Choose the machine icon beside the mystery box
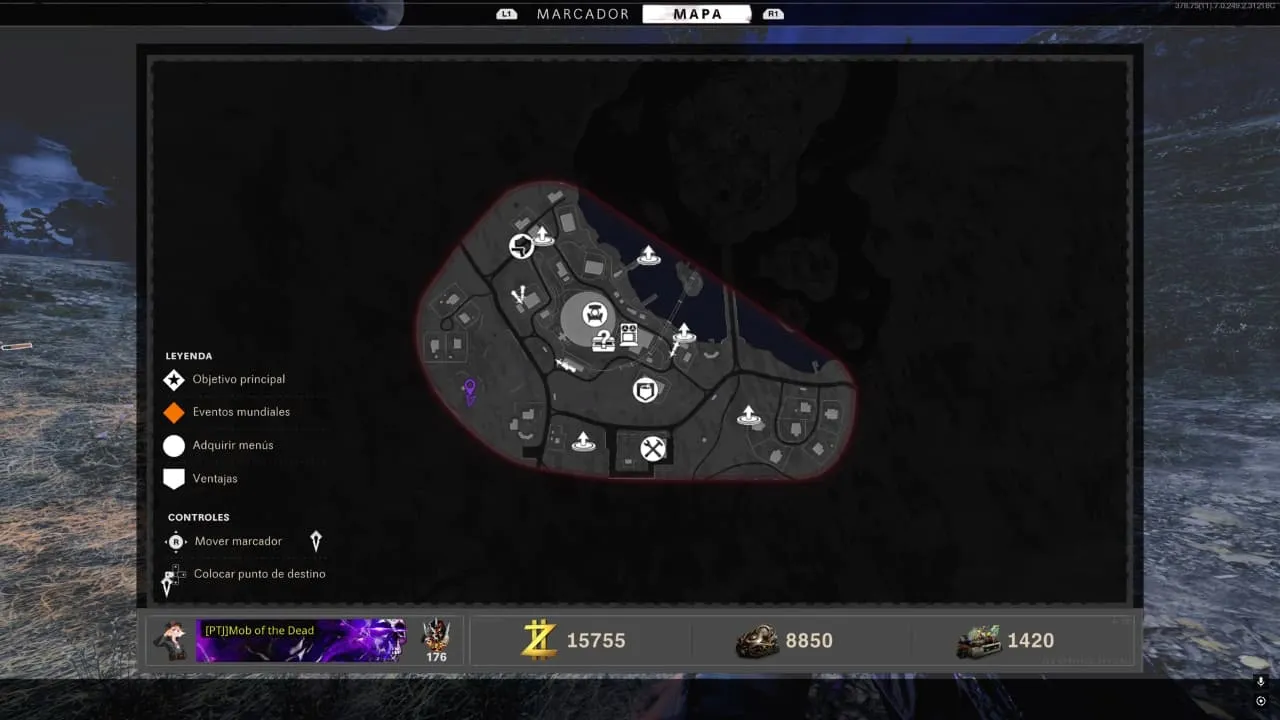1280x720 pixels. (629, 335)
